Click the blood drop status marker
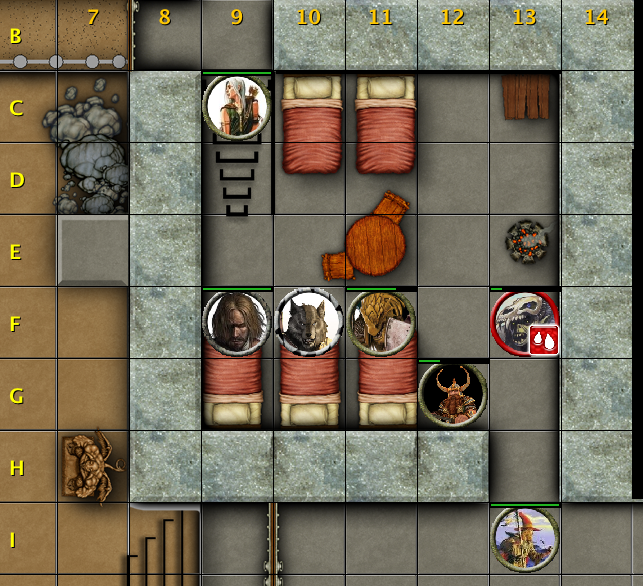Screen dimensions: 643x586 pyautogui.click(x=543, y=340)
